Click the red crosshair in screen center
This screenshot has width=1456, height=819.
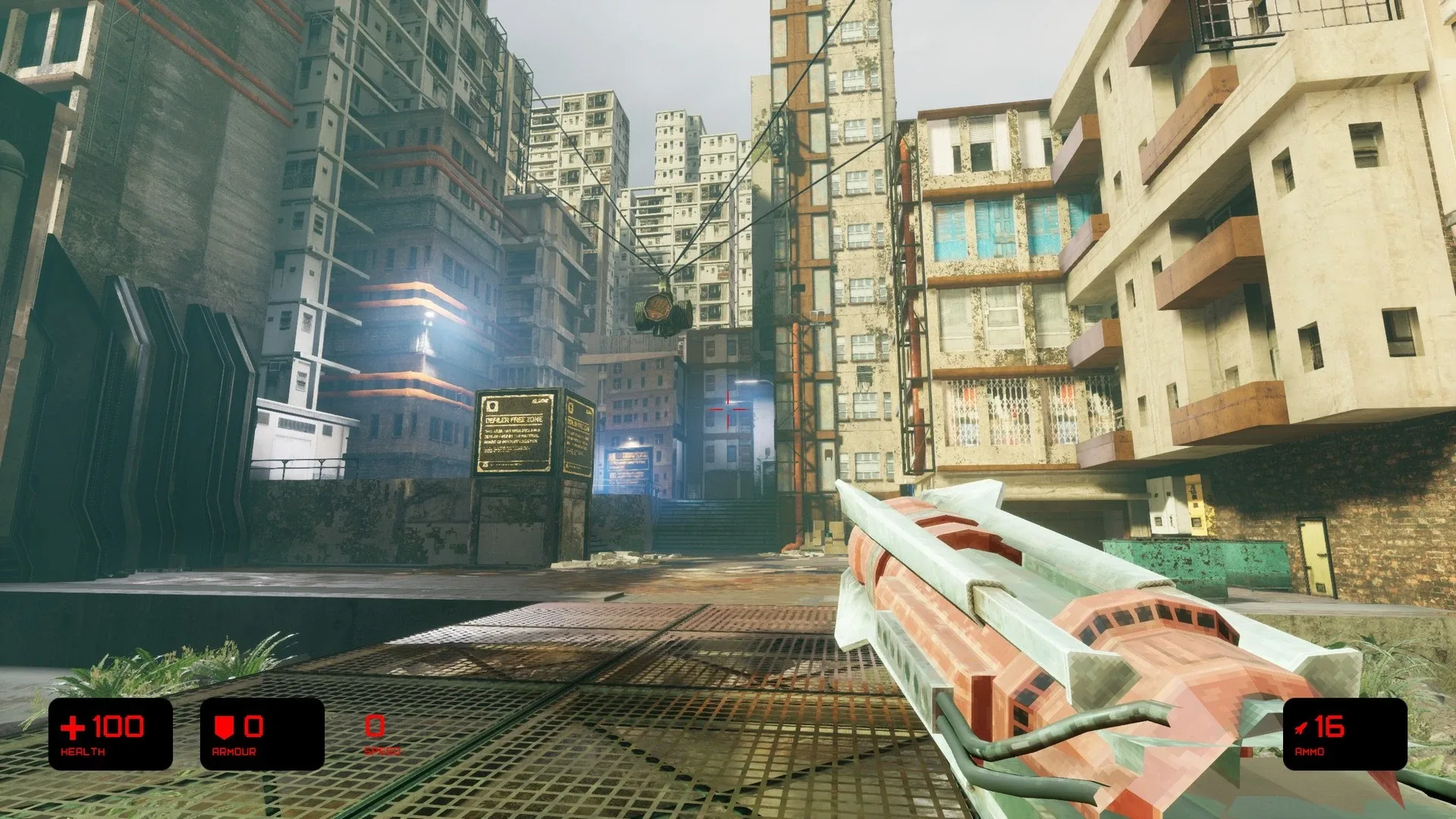click(x=728, y=409)
